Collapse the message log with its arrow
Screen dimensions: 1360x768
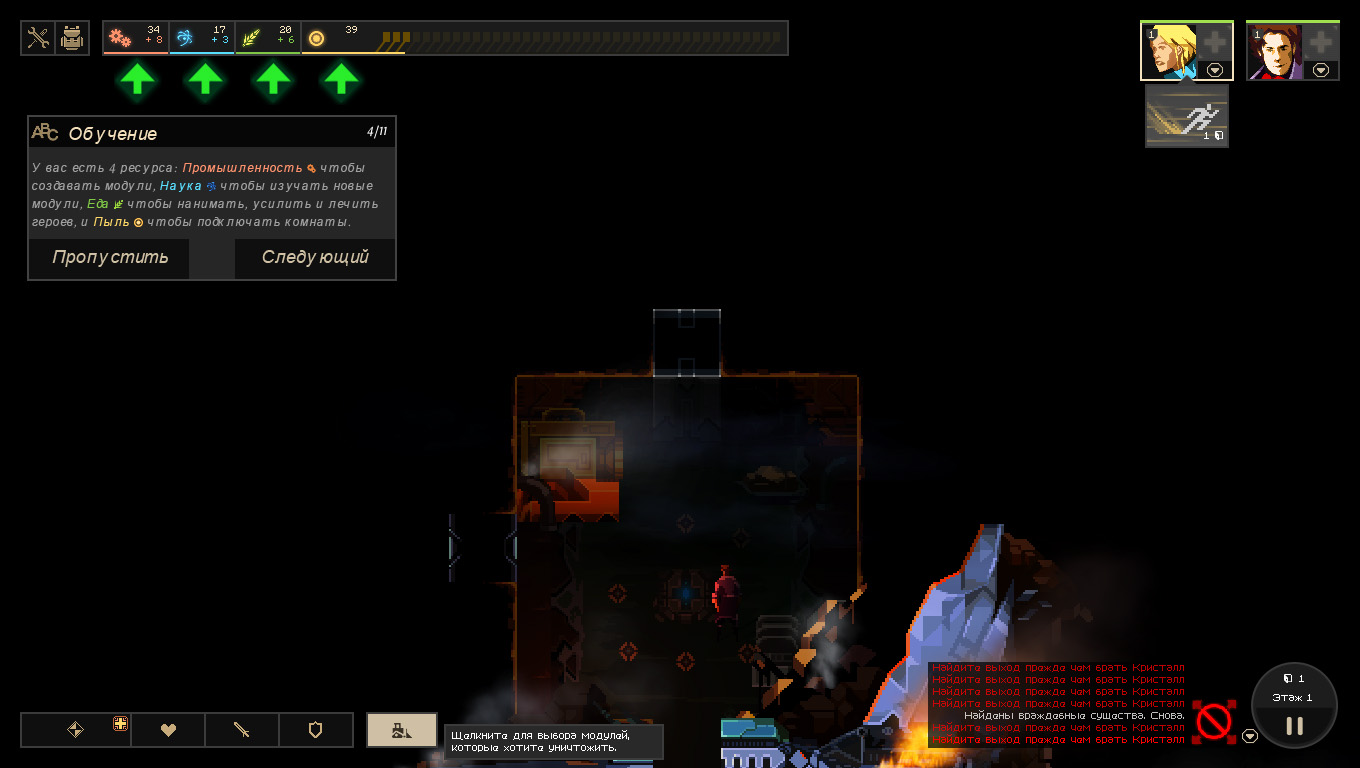tap(1250, 737)
